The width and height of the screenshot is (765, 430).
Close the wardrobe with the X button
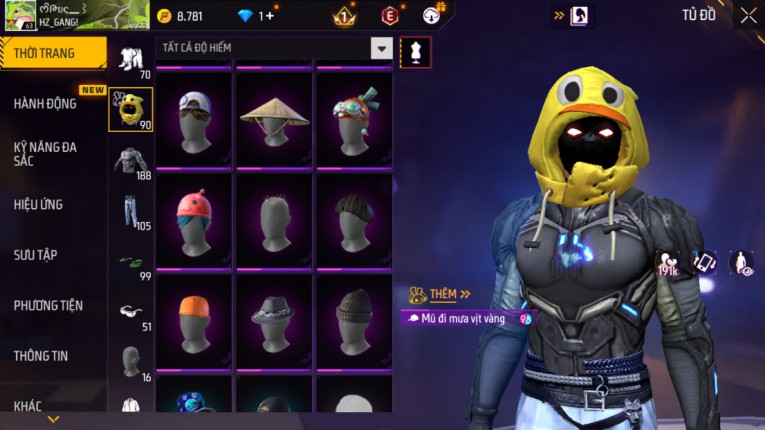(x=748, y=15)
